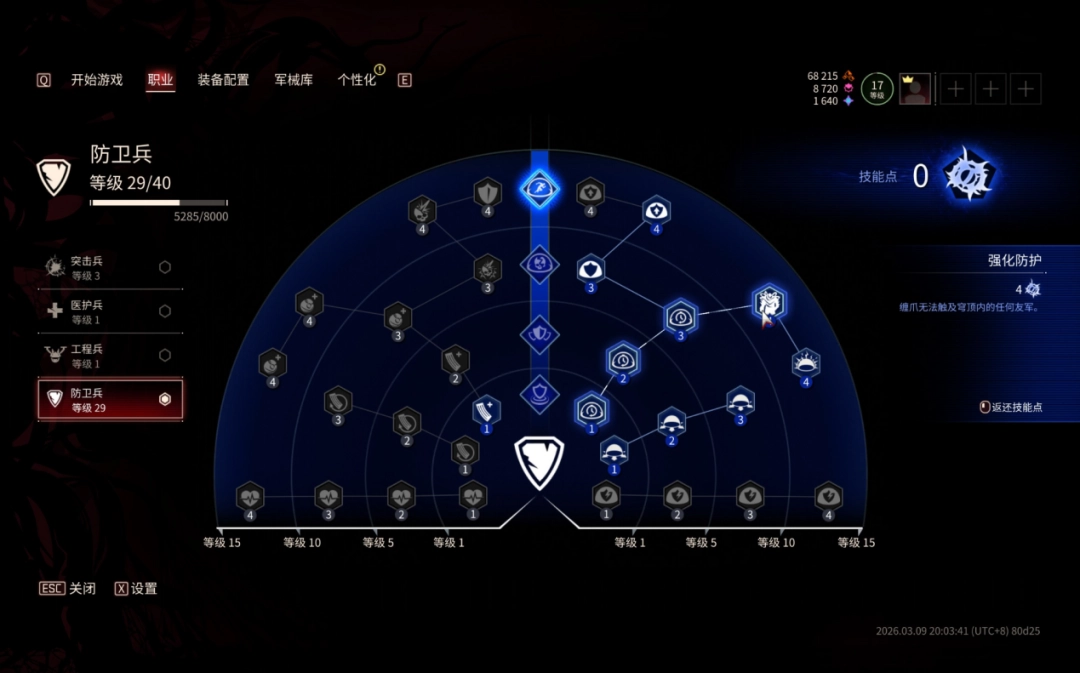This screenshot has height=673, width=1080.
Task: Click the glowing running-figure skill at tree top
Action: pos(539,187)
